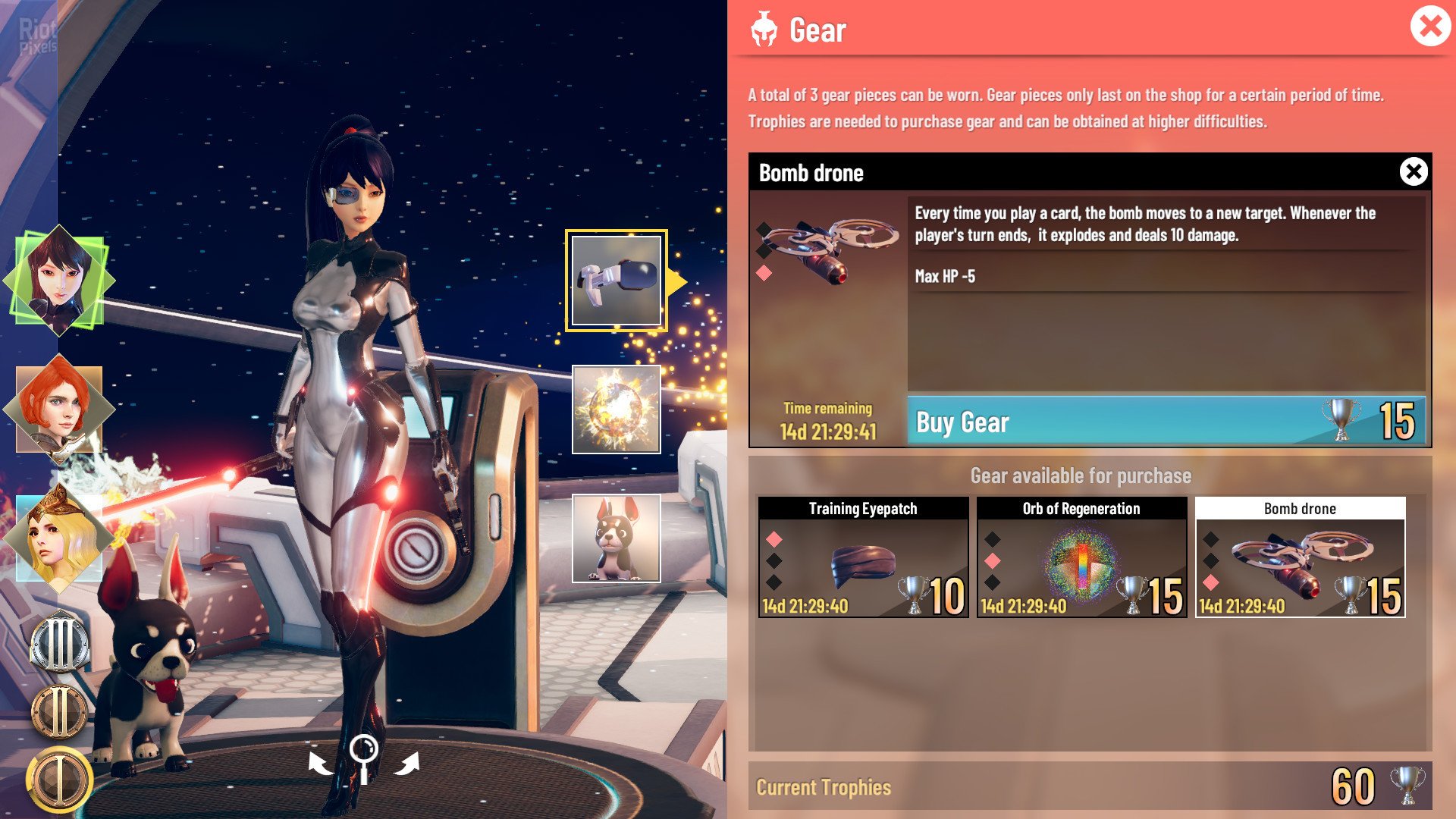This screenshot has height=819, width=1456.
Task: Pick the gold tier I medallion
Action: 59,778
